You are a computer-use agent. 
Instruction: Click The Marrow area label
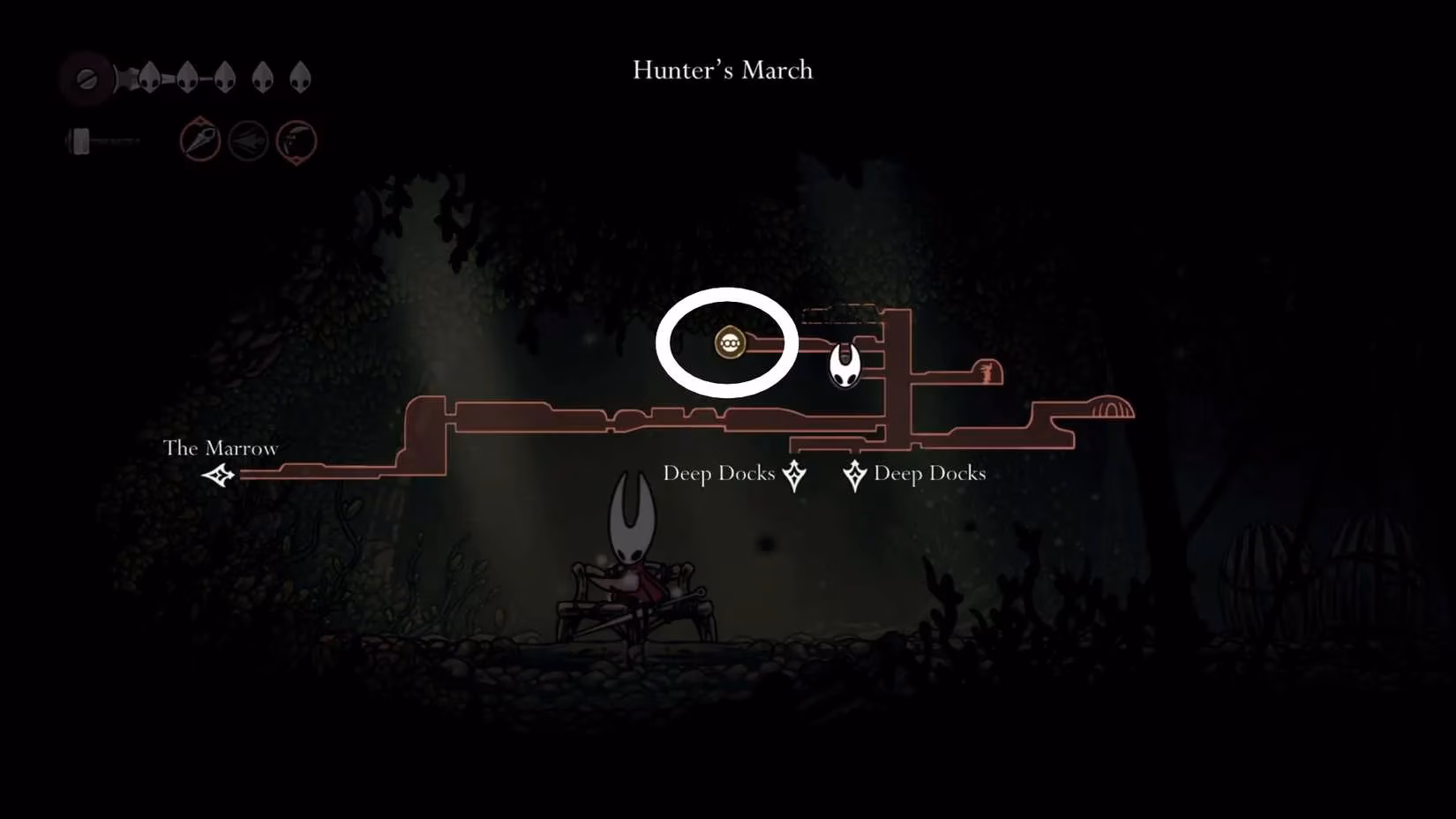[x=221, y=448]
